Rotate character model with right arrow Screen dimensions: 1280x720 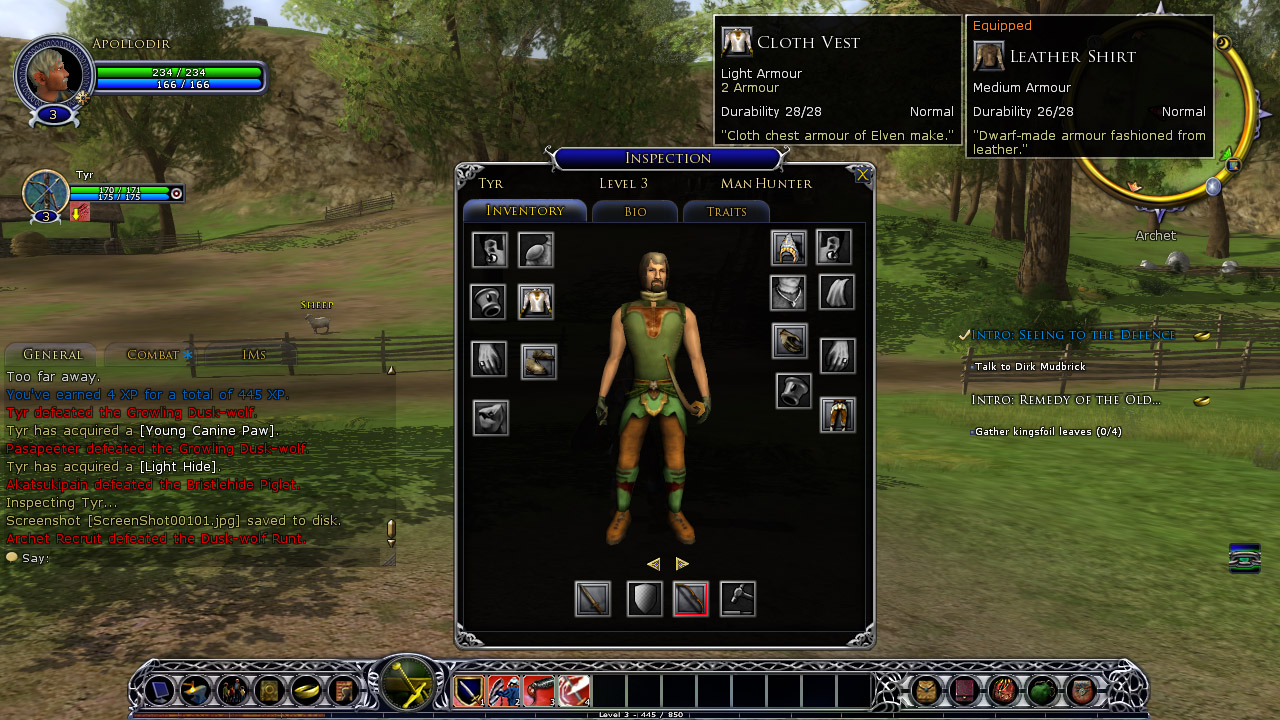[682, 564]
